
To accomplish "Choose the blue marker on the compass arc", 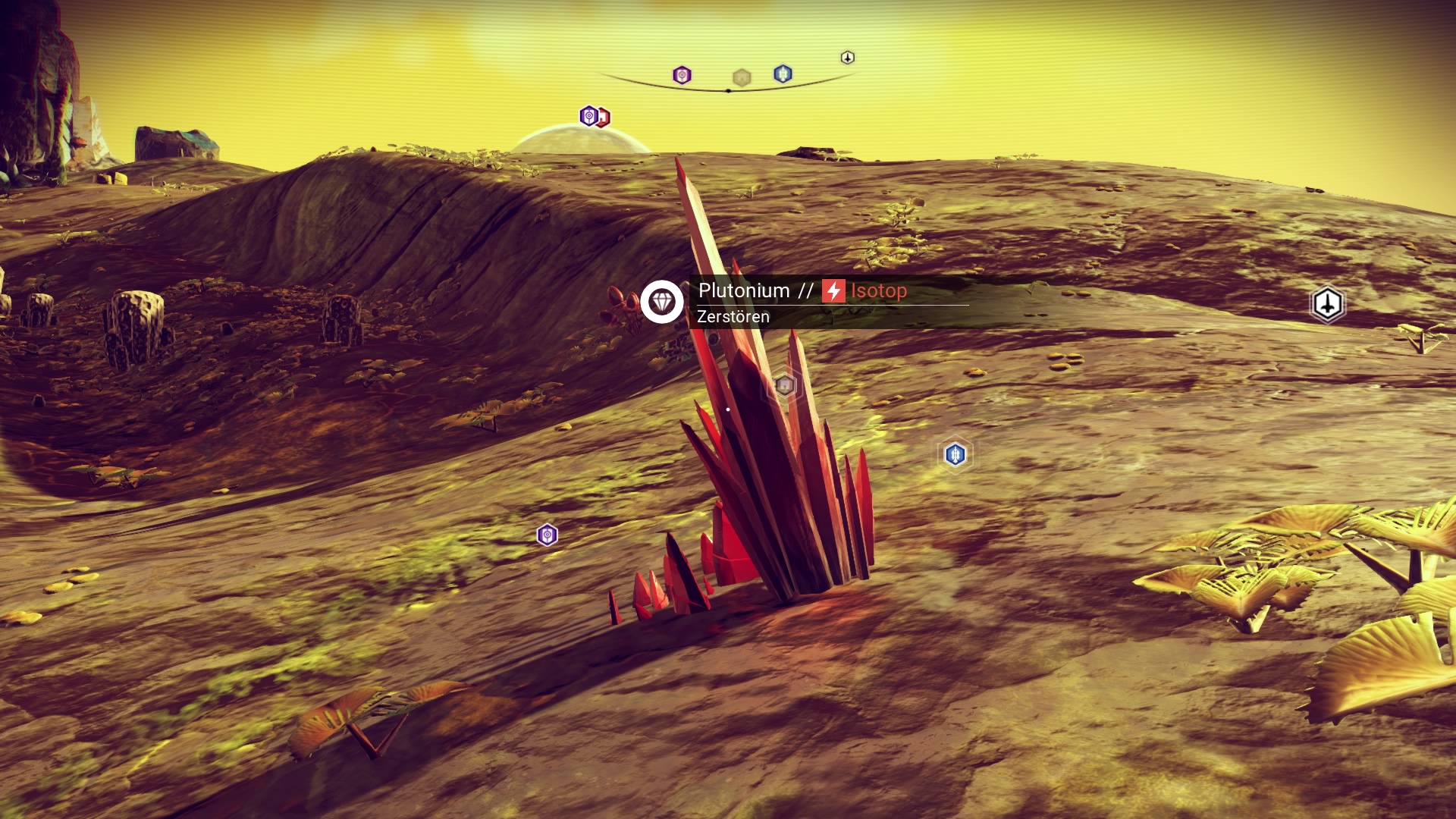I will 783,74.
